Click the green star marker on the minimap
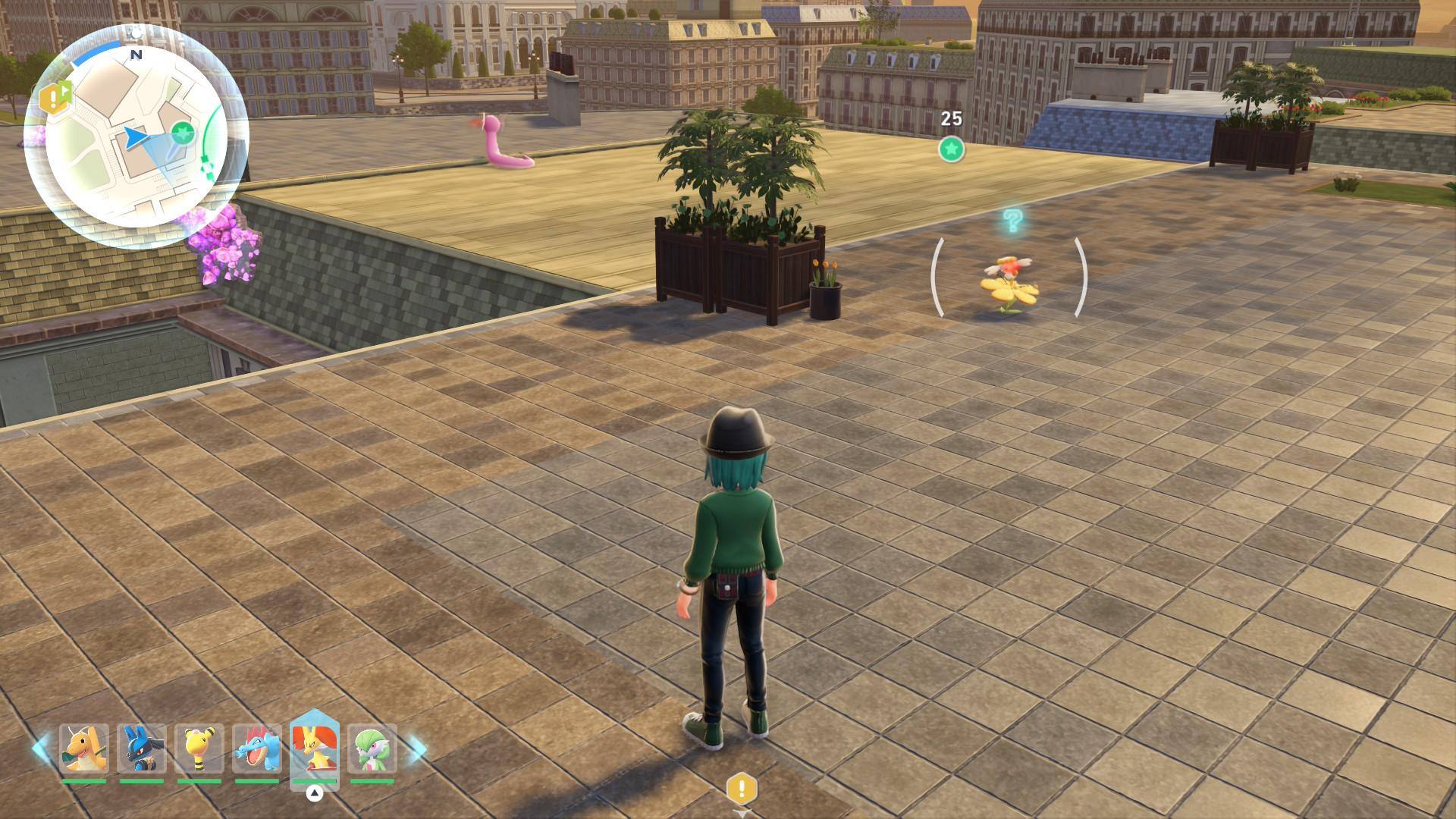 182,135
